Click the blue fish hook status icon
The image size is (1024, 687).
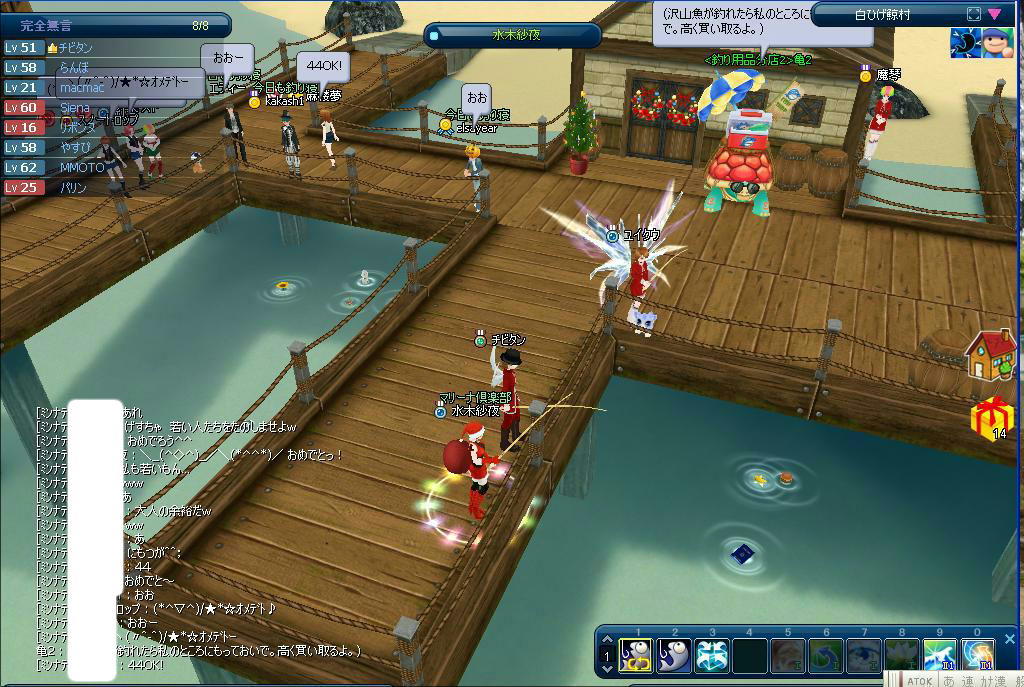pyautogui.click(x=964, y=43)
